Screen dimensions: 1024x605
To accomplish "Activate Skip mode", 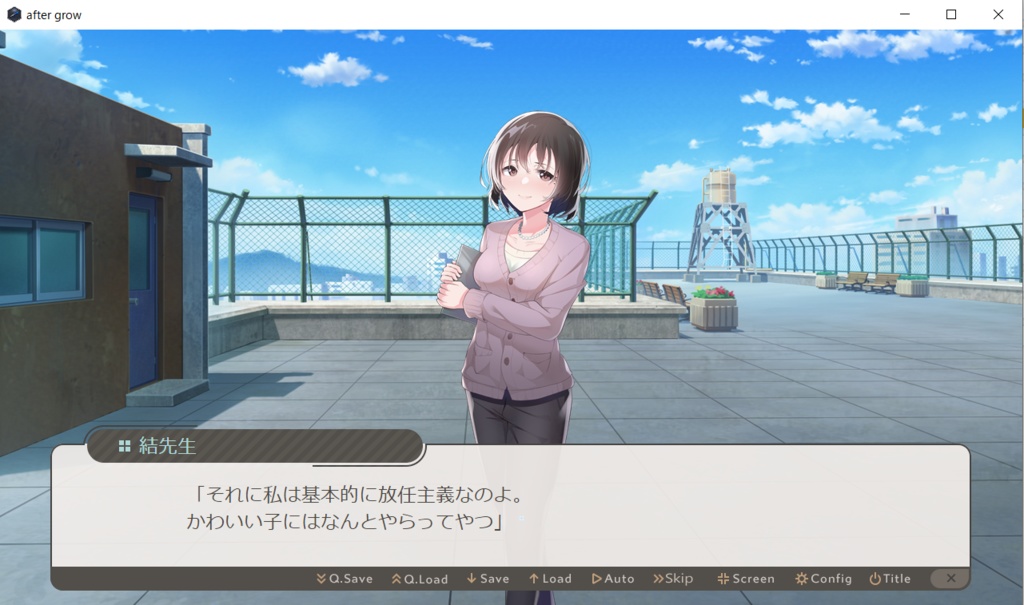I will click(x=673, y=579).
